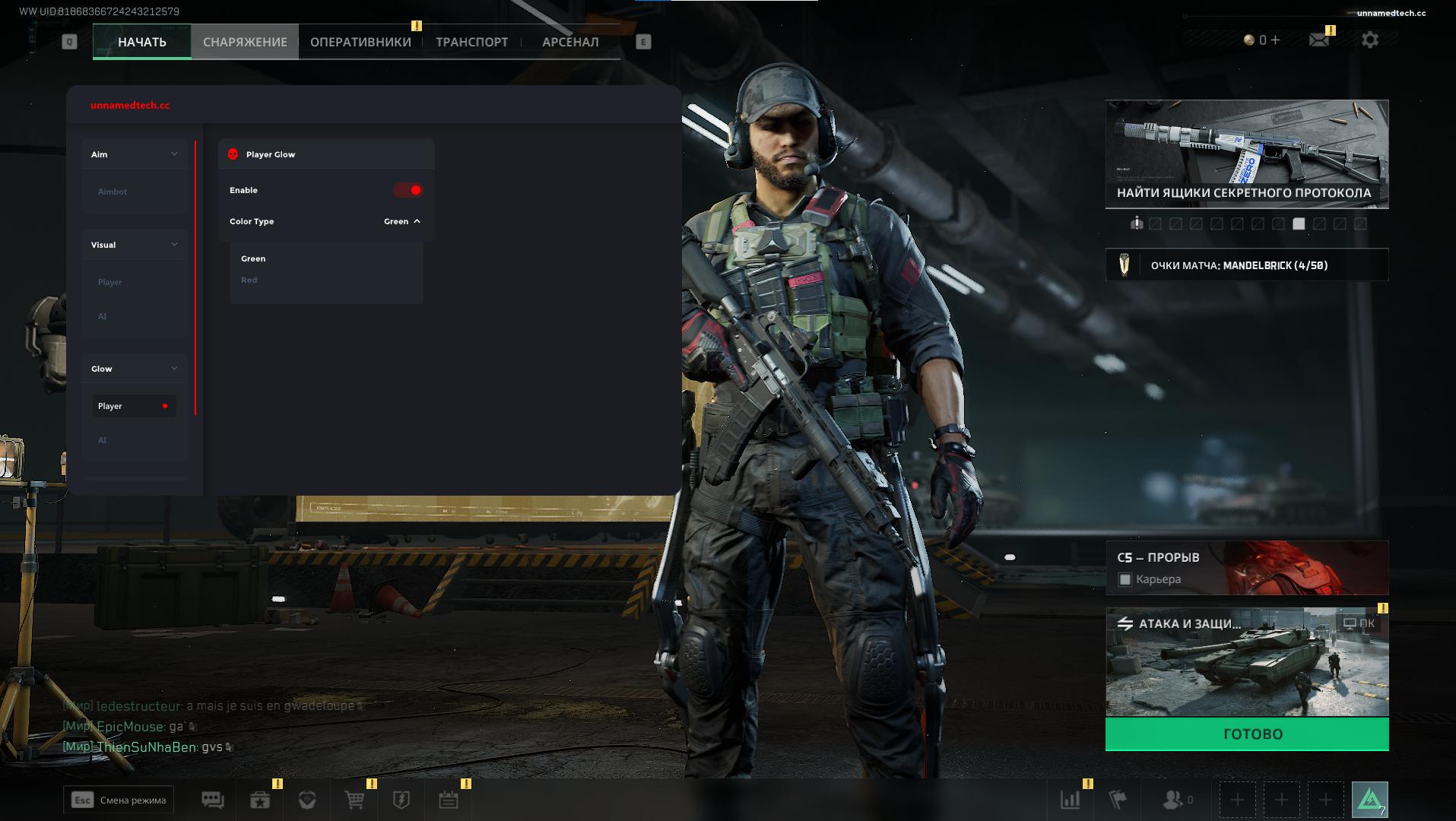Image resolution: width=1456 pixels, height=821 pixels.
Task: Open the АРСЕНАЛ tab
Action: point(570,42)
